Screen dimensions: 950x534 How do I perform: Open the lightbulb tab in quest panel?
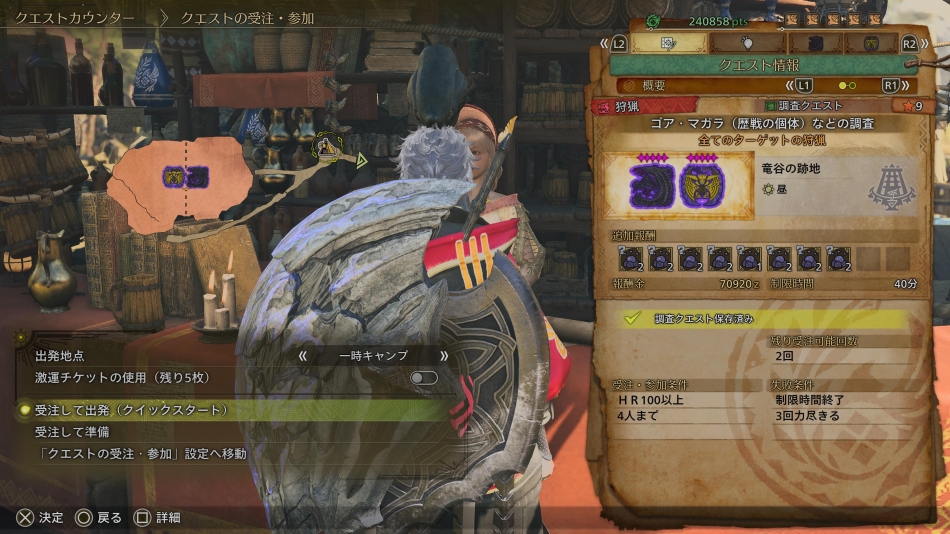tap(749, 43)
